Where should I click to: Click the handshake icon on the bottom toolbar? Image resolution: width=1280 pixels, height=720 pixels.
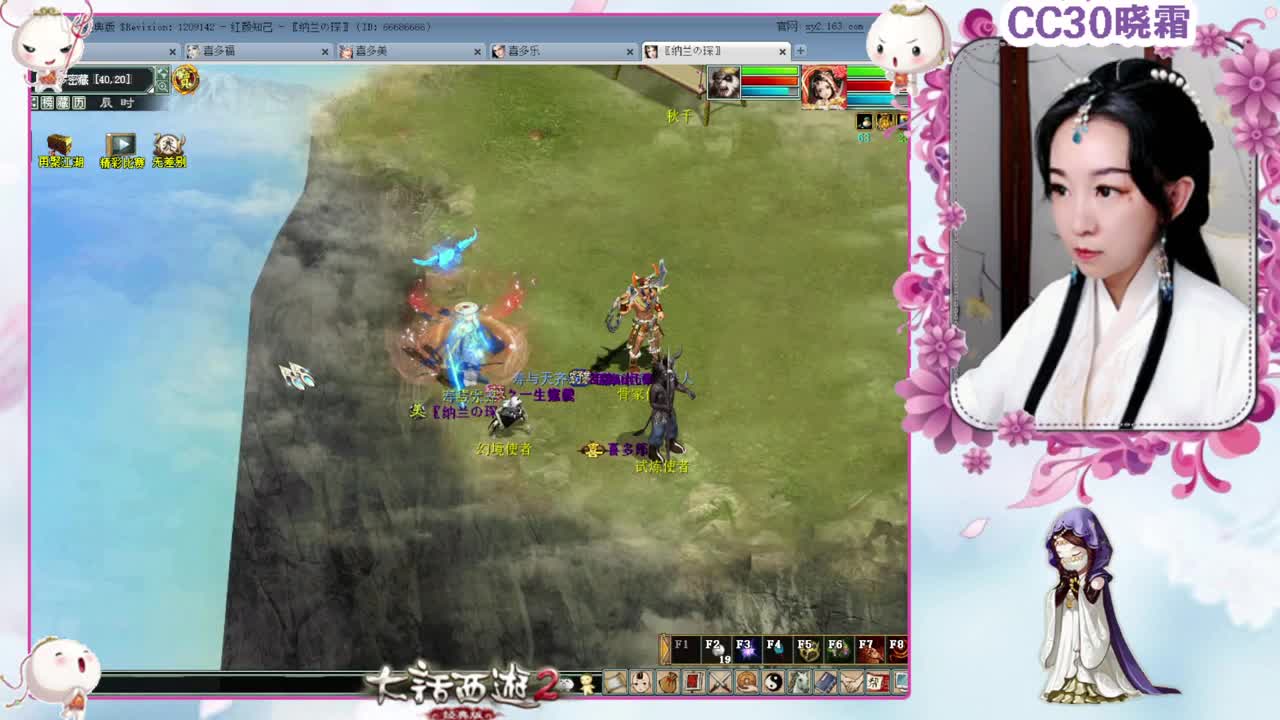[x=850, y=684]
